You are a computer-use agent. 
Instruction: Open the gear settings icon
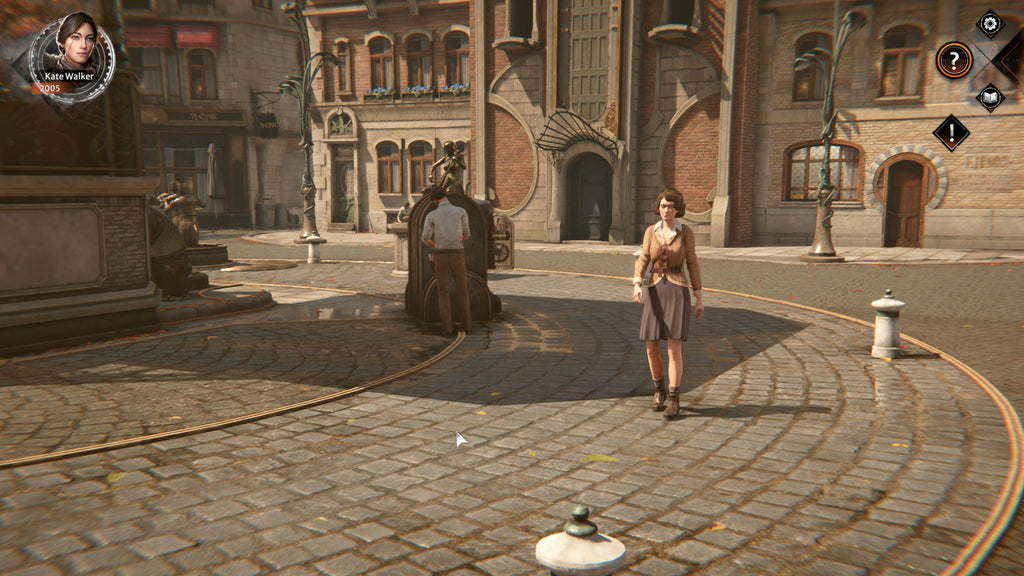point(989,24)
